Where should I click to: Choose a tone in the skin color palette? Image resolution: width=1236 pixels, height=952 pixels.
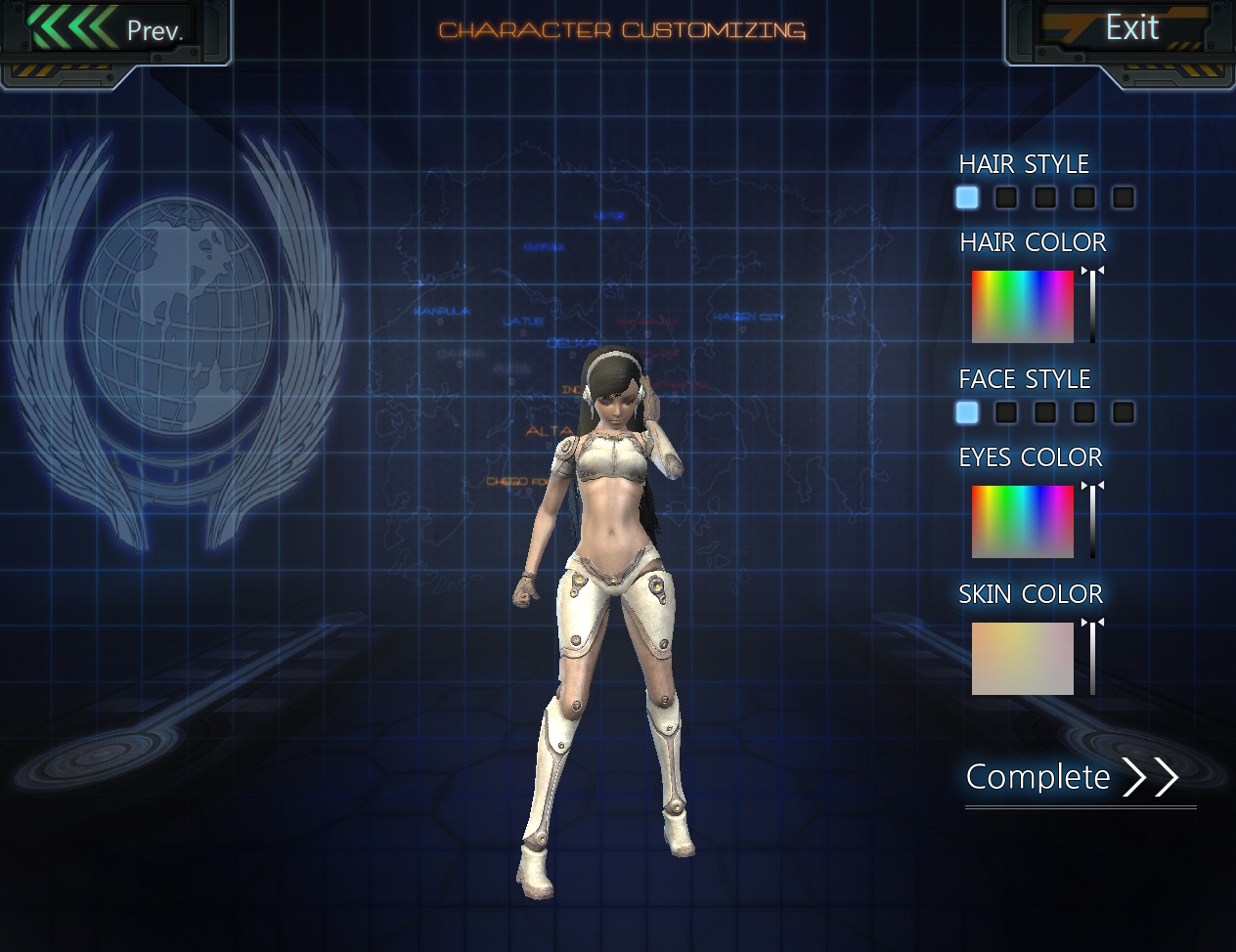tap(1022, 659)
